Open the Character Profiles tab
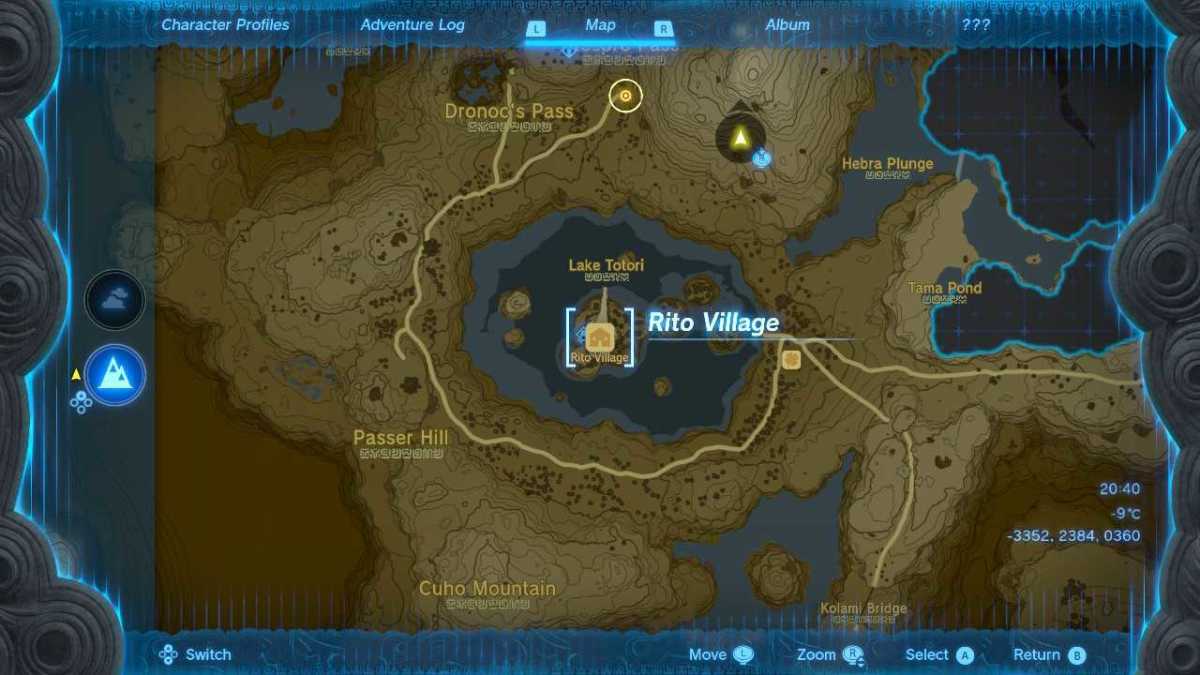Screen dimensions: 1200x675 click(x=225, y=25)
